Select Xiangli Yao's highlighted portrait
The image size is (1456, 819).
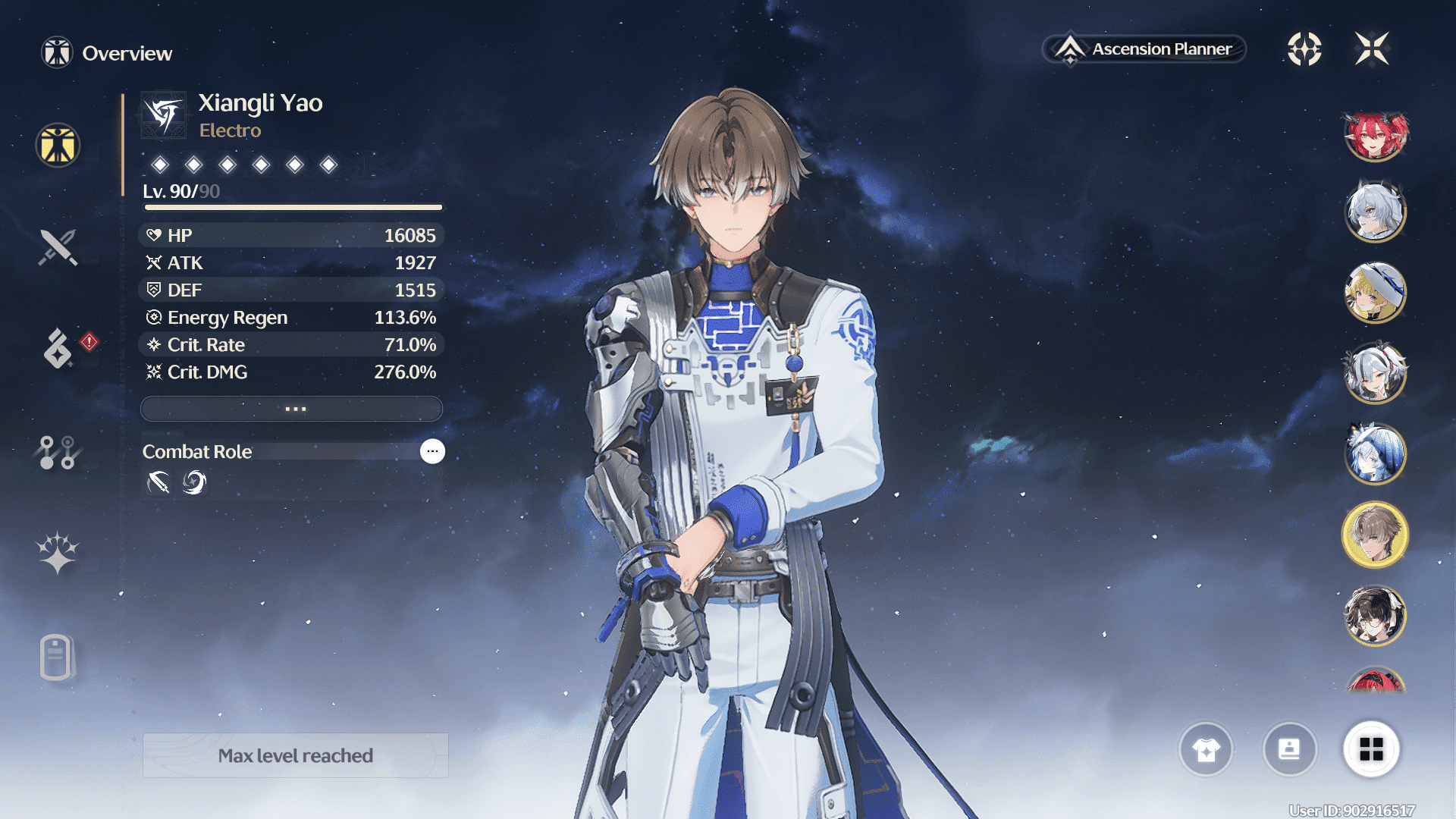coord(1375,535)
